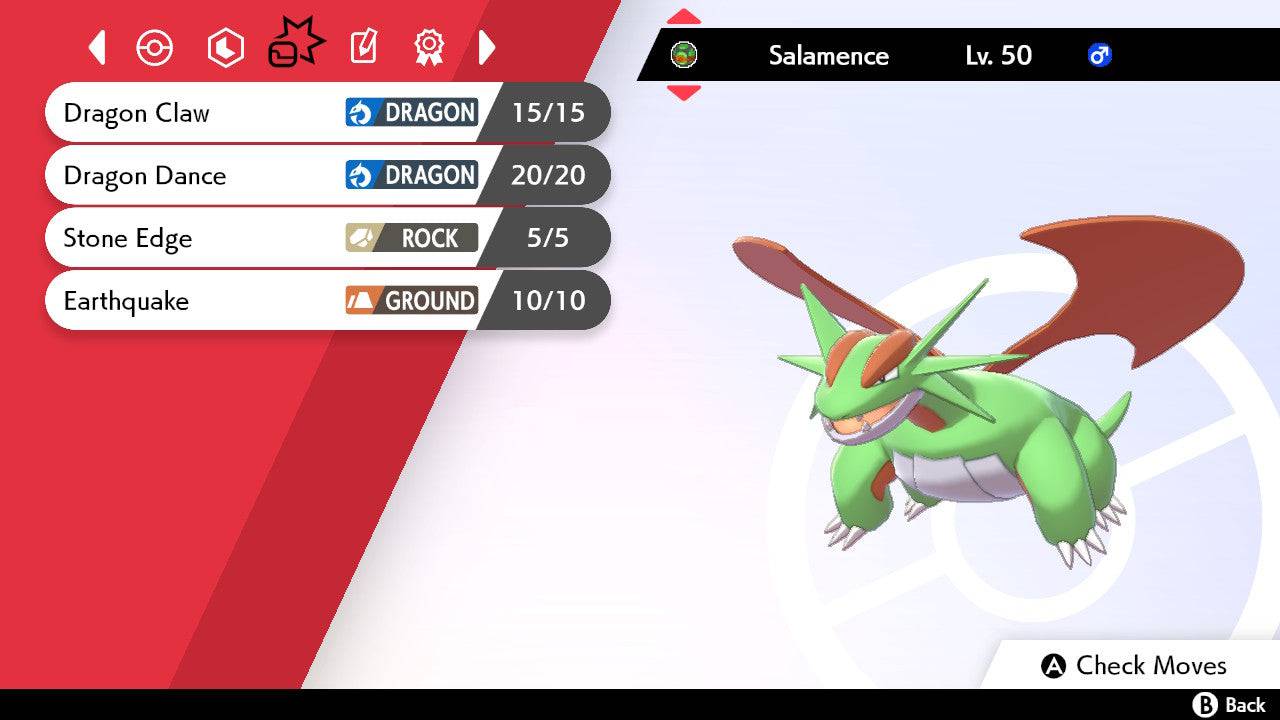Select the Dragon type badge on Dragon Claw
The width and height of the screenshot is (1280, 720).
click(x=410, y=113)
